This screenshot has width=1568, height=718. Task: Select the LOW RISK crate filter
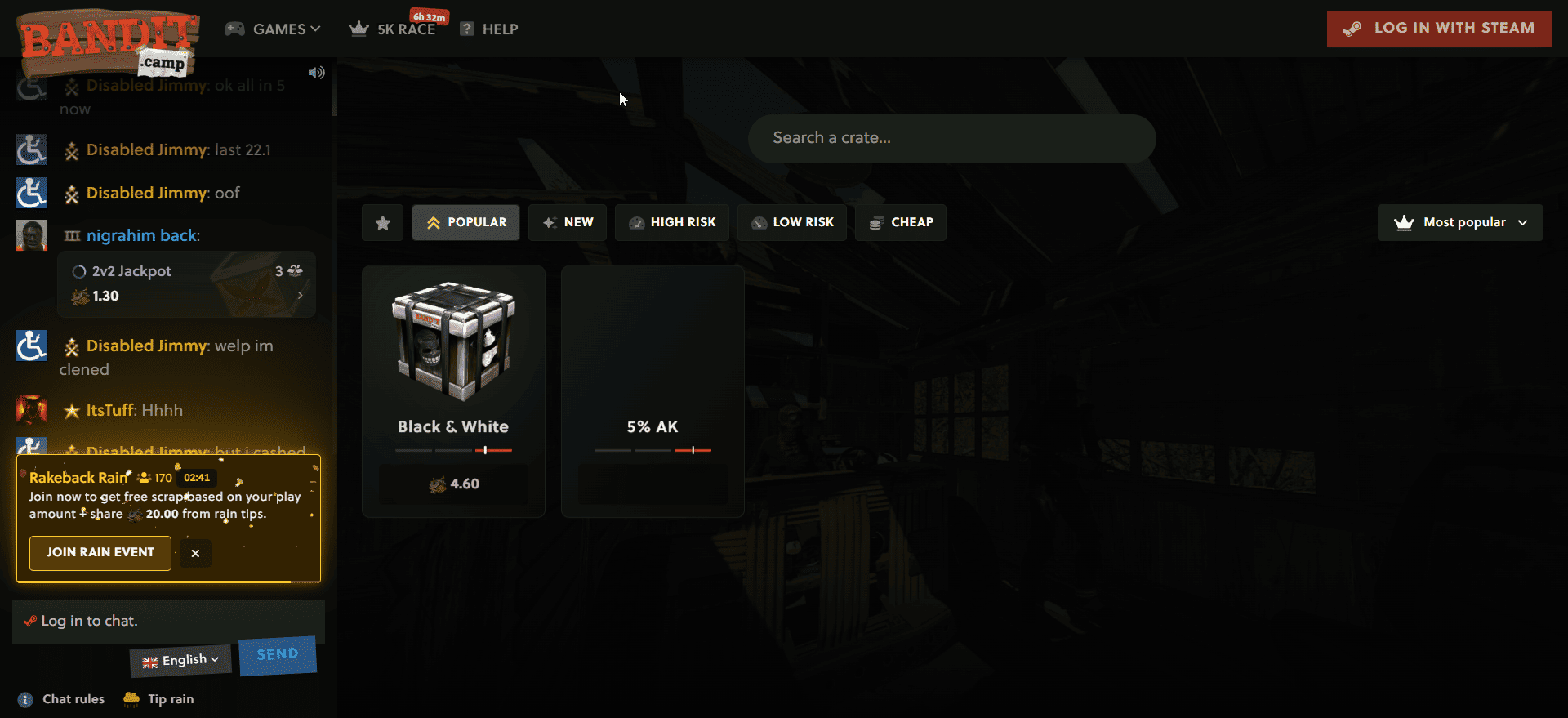pyautogui.click(x=791, y=222)
